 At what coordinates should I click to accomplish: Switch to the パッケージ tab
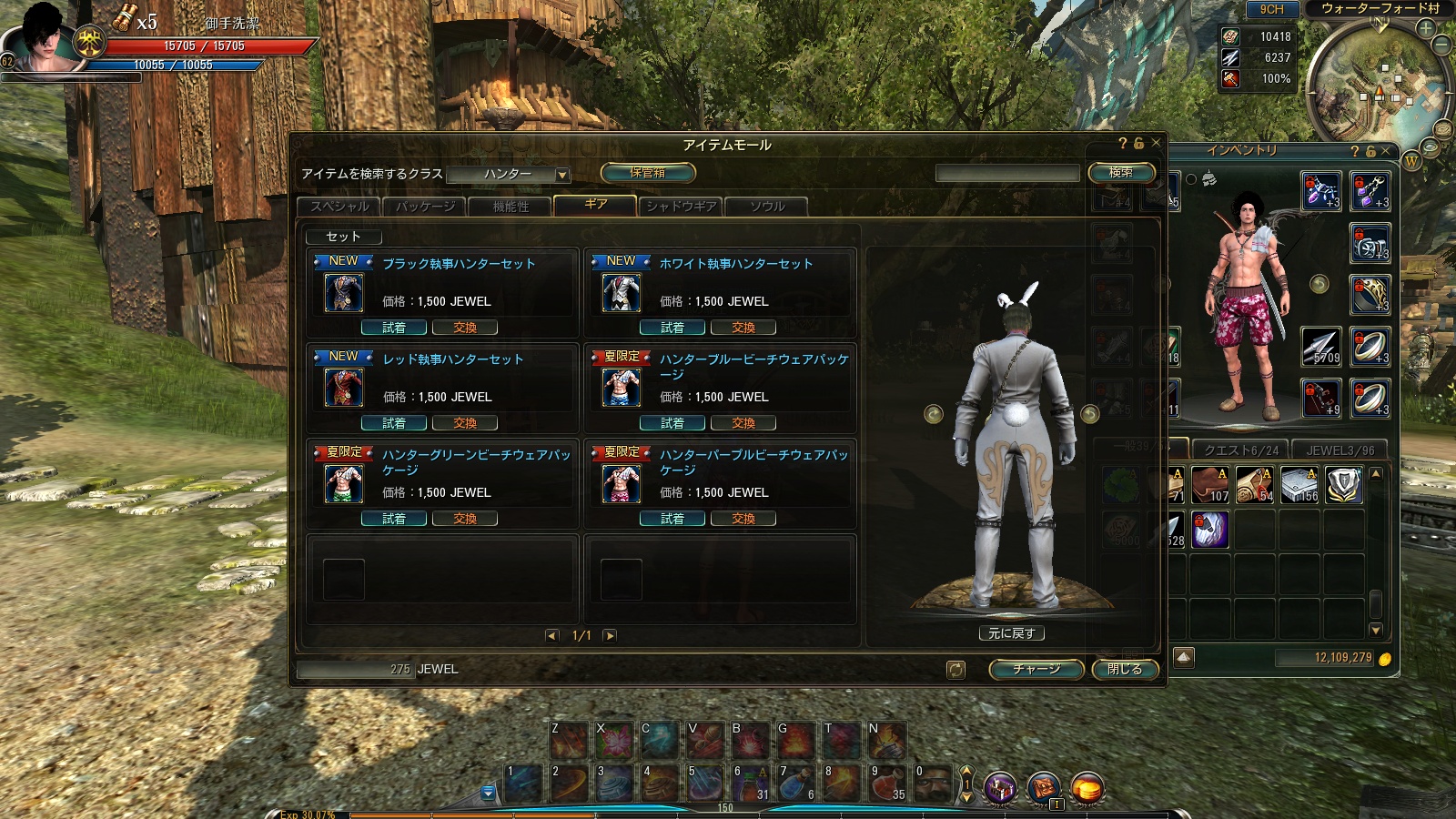425,207
